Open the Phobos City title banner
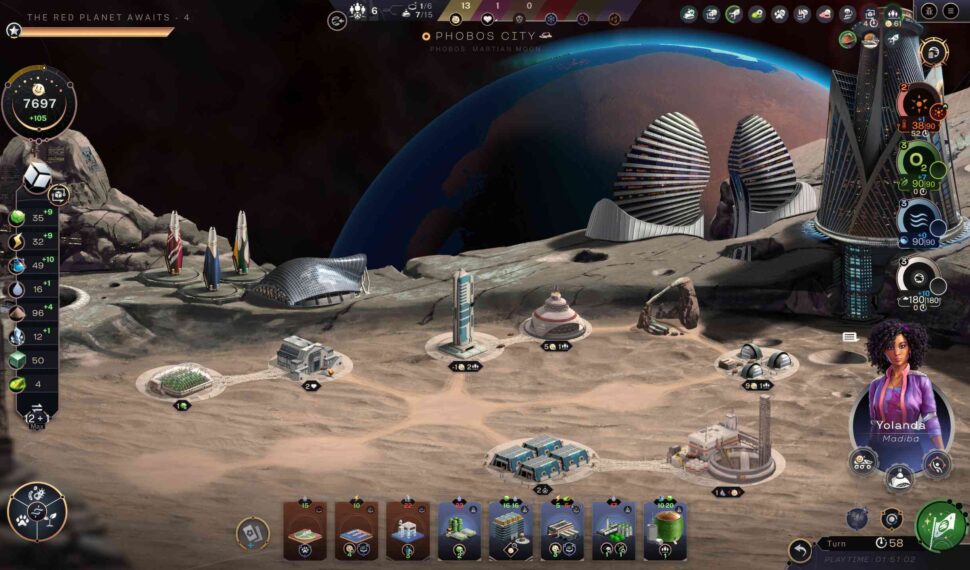 tap(486, 36)
